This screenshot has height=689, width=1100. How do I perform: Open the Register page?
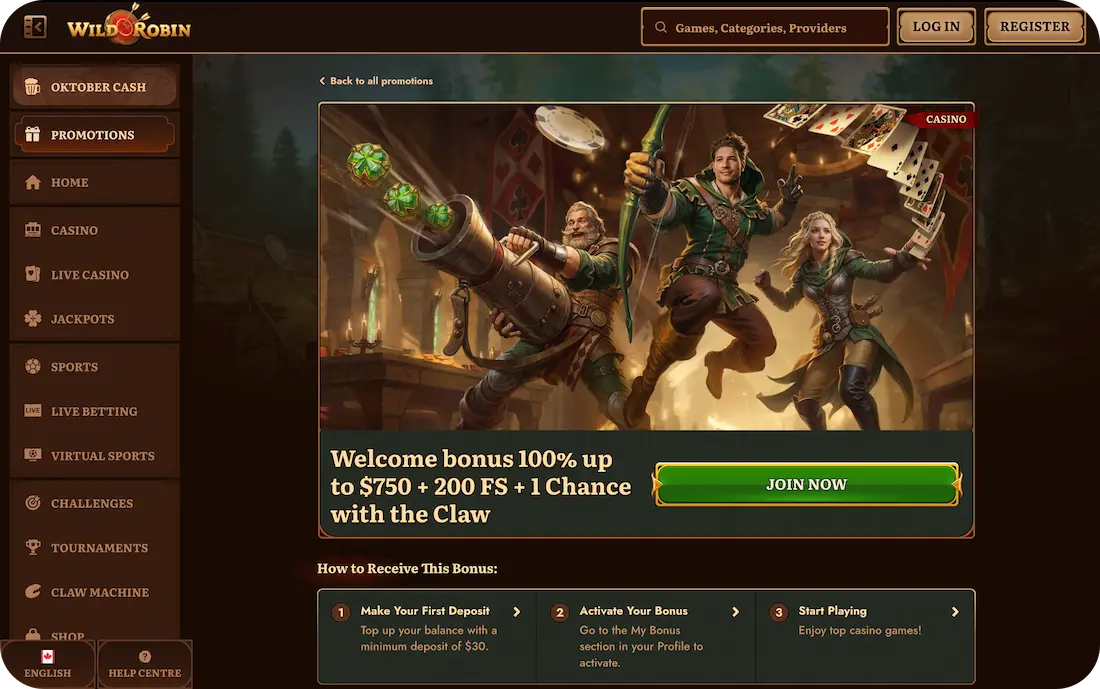point(1034,27)
